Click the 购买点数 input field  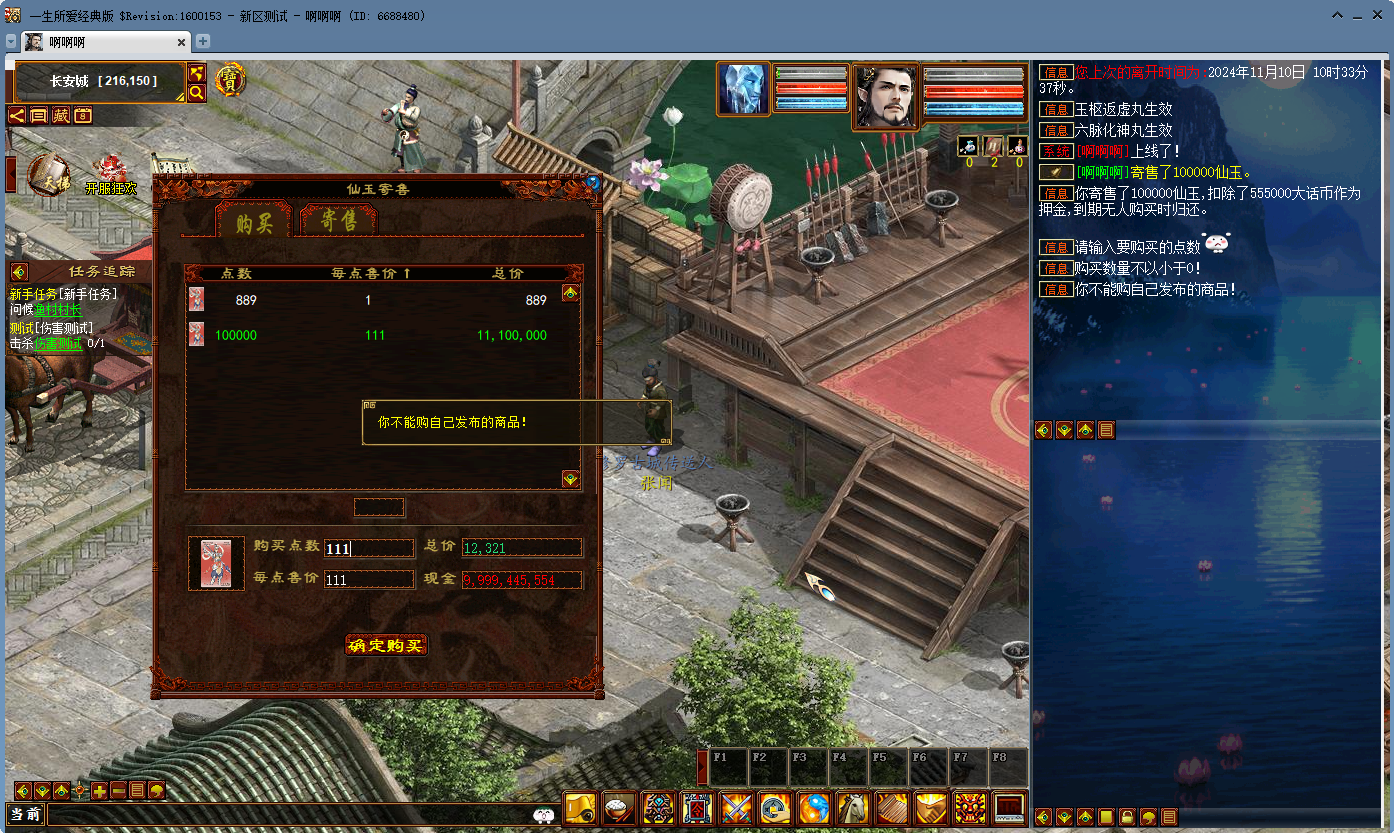click(368, 548)
